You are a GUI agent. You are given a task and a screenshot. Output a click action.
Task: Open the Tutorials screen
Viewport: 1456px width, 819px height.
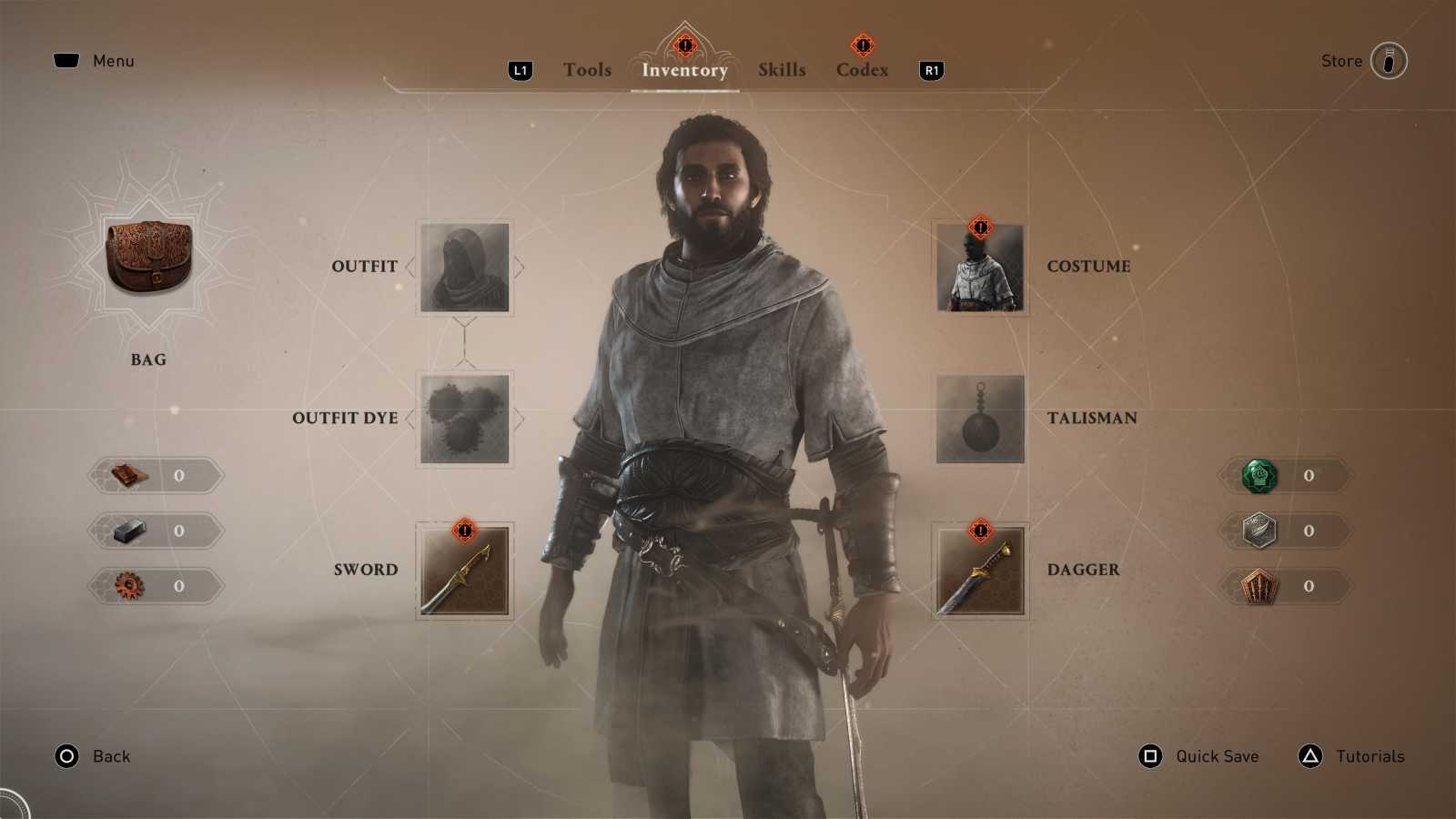point(1370,756)
